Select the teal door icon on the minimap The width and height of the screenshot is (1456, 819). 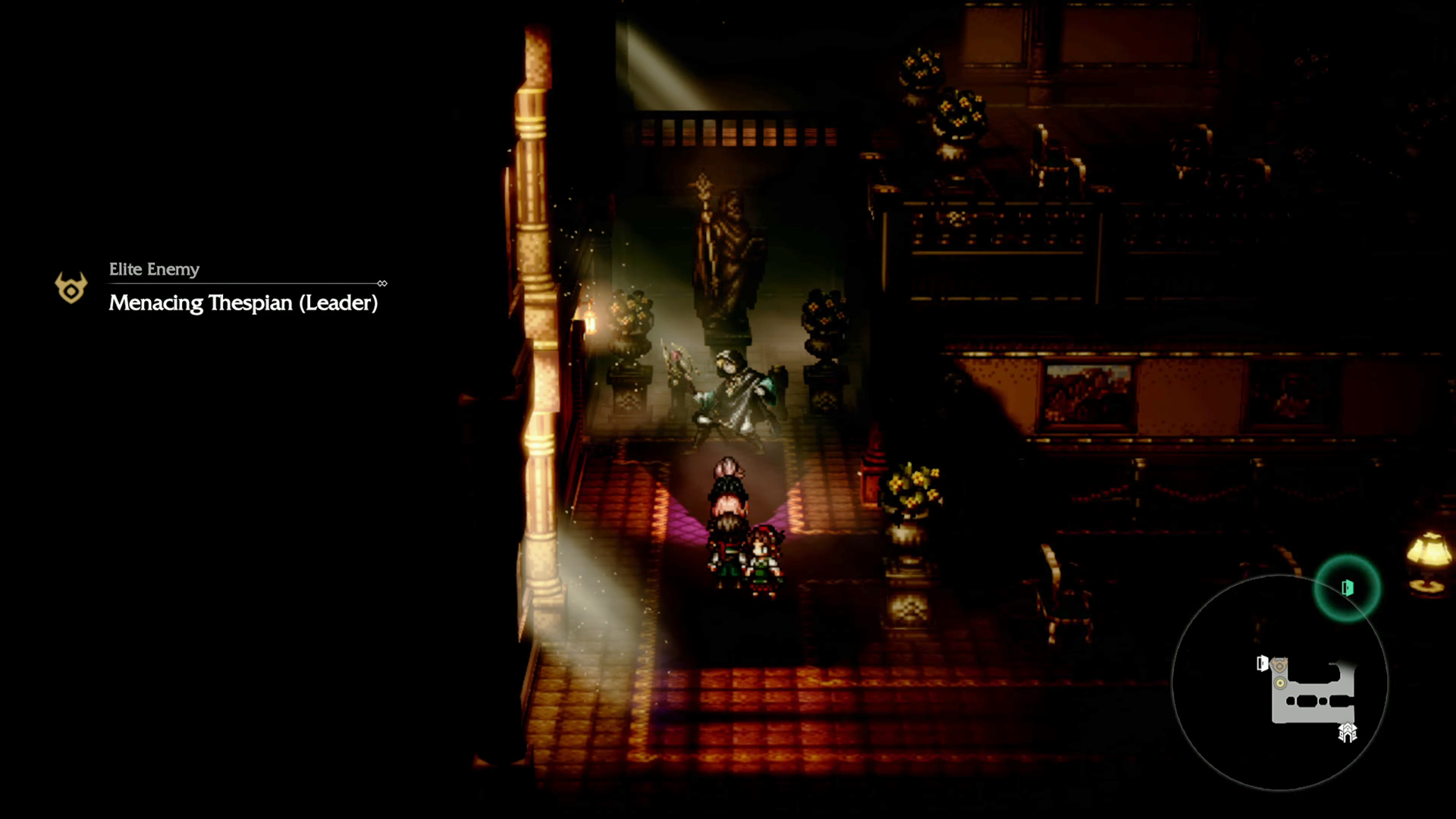coord(1347,588)
